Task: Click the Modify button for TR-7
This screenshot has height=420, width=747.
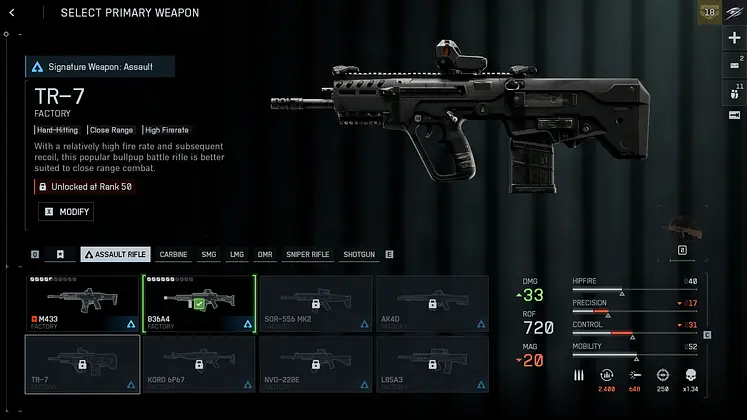Action: (x=66, y=212)
